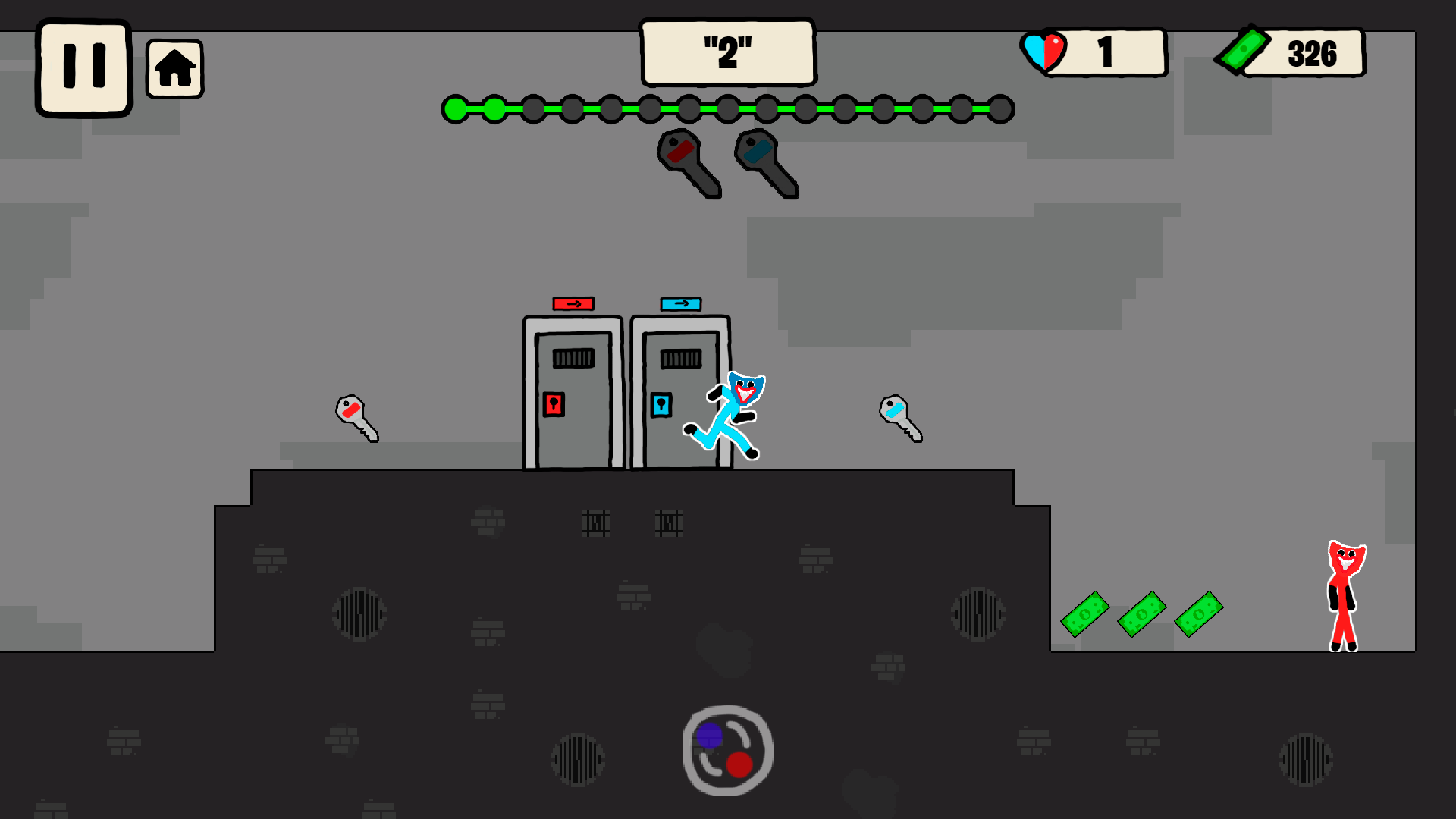This screenshot has width=1456, height=819.
Task: Click the red keyhole on the left door
Action: 553,405
